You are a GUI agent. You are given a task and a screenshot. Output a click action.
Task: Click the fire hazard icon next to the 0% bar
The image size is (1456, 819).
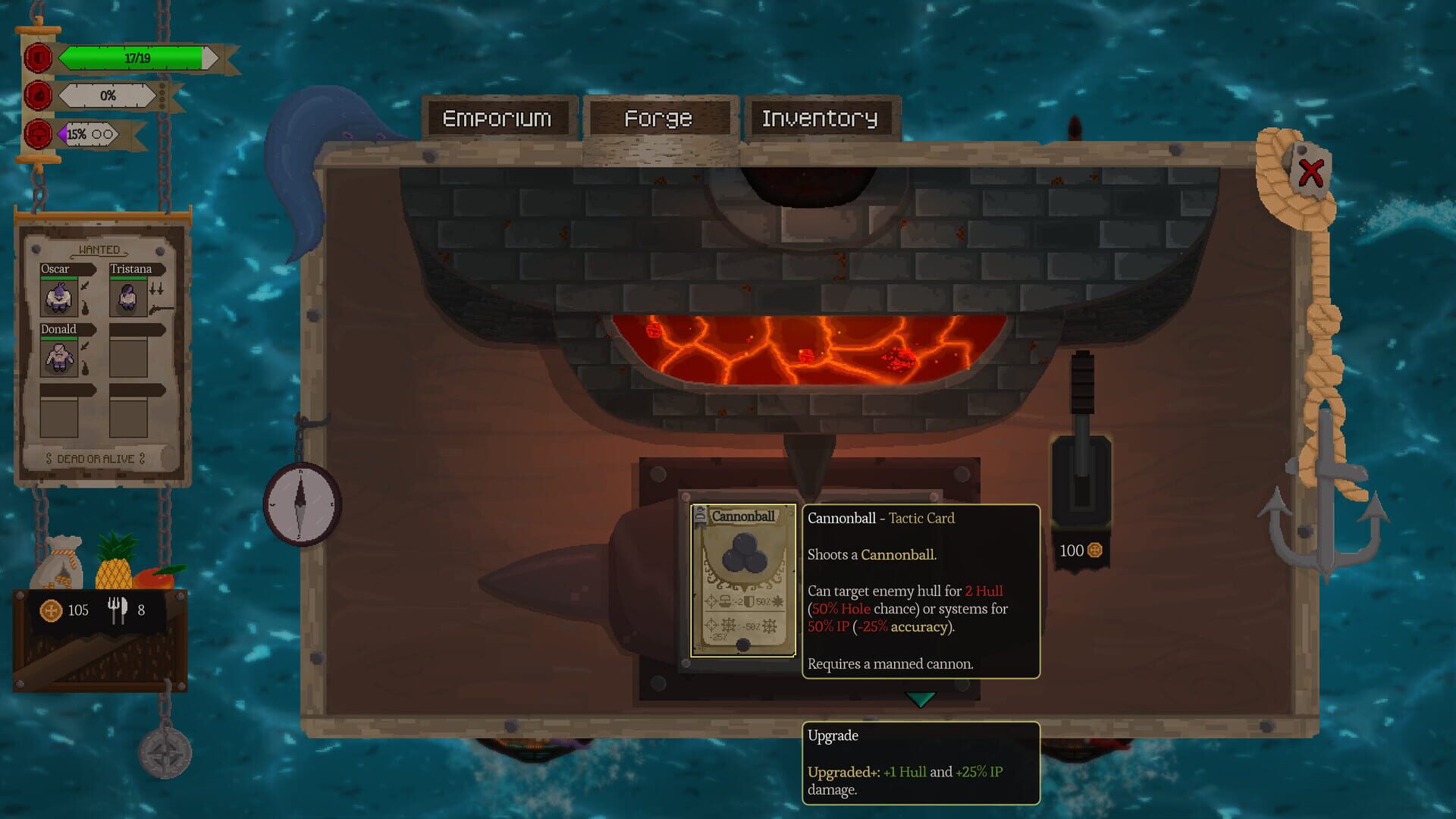click(39, 96)
